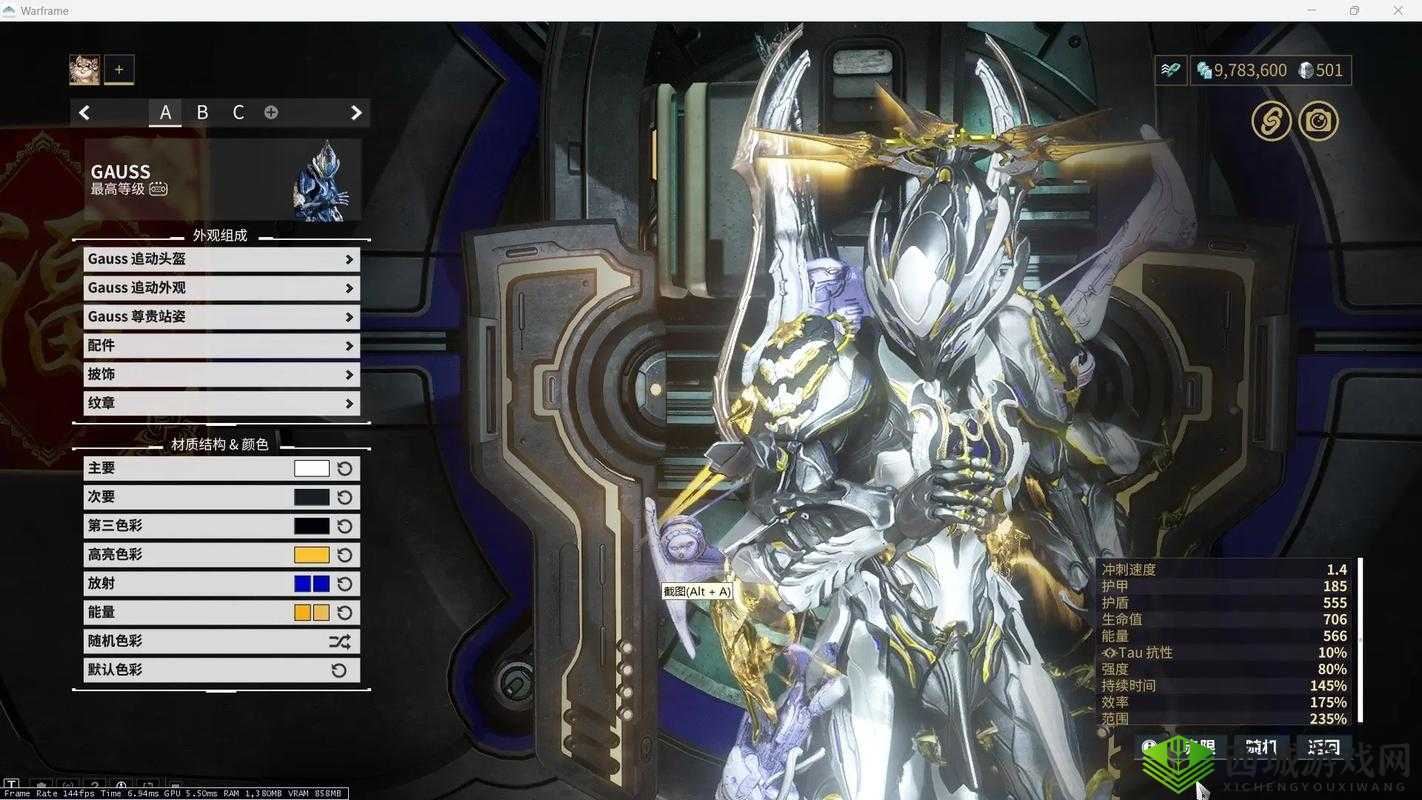Open the Gauss 追动外观 skin selection
The image size is (1422, 800).
220,288
